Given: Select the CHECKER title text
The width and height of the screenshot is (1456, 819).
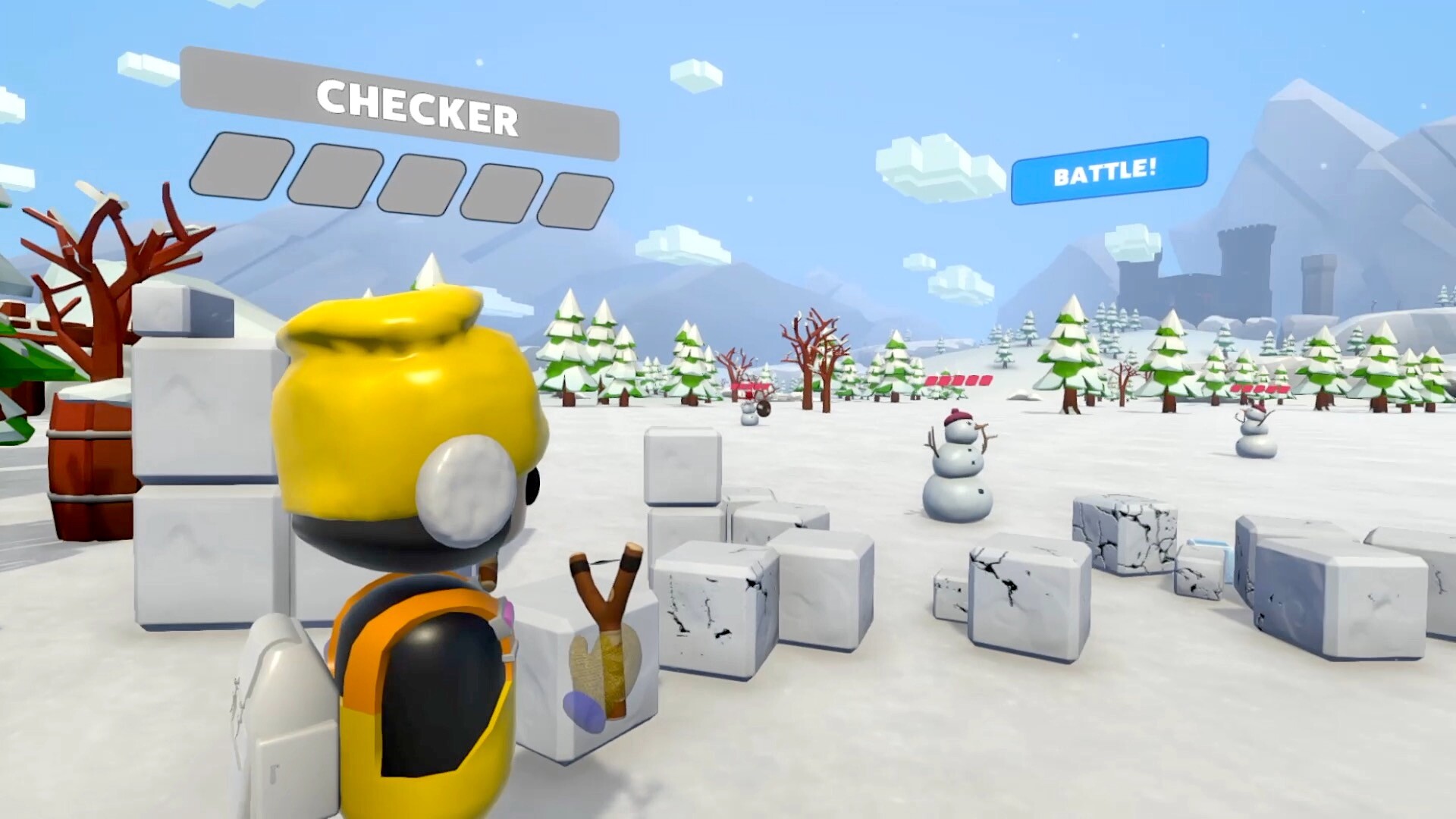Looking at the screenshot, I should [417, 106].
